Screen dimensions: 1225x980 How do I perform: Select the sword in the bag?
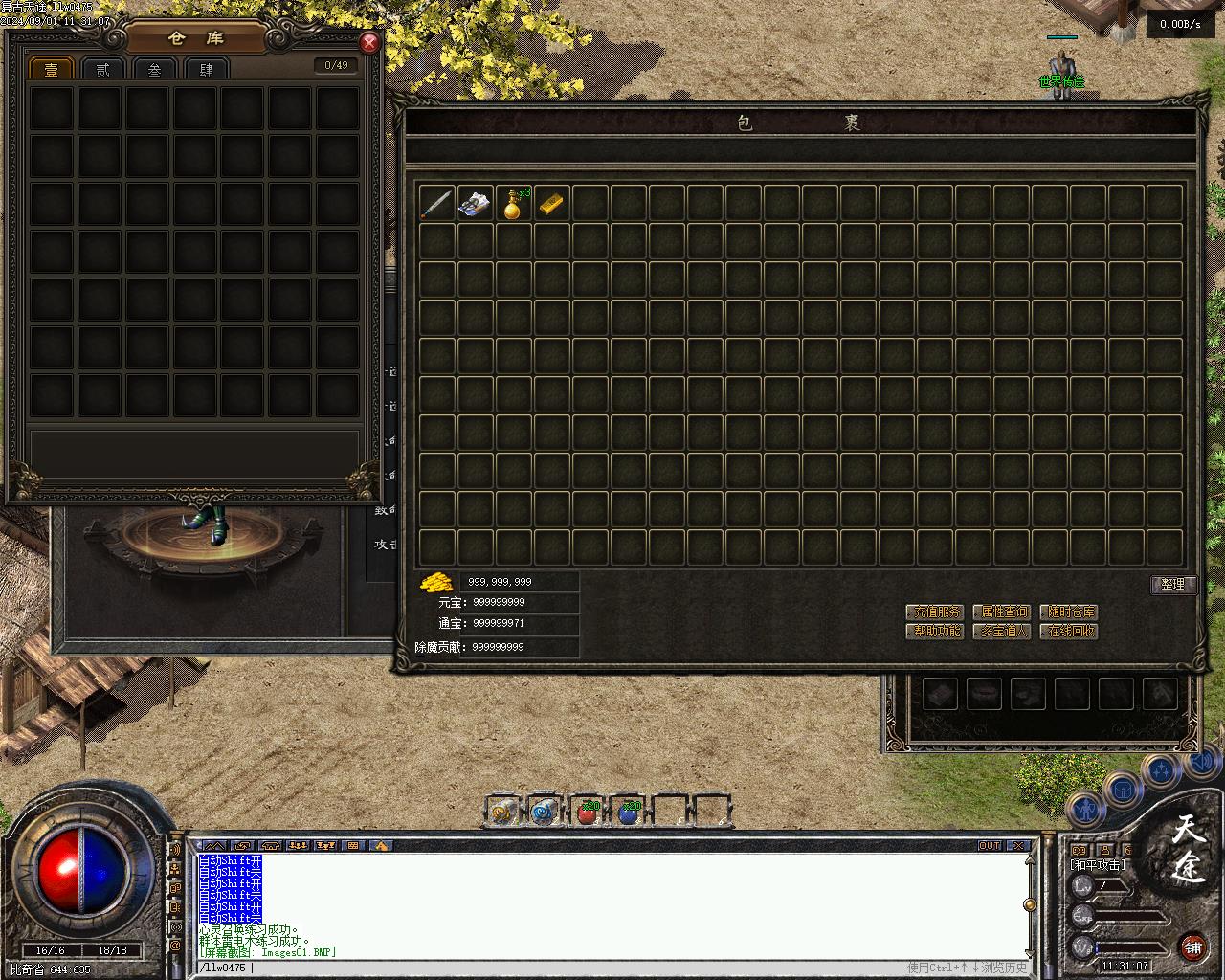[436, 203]
